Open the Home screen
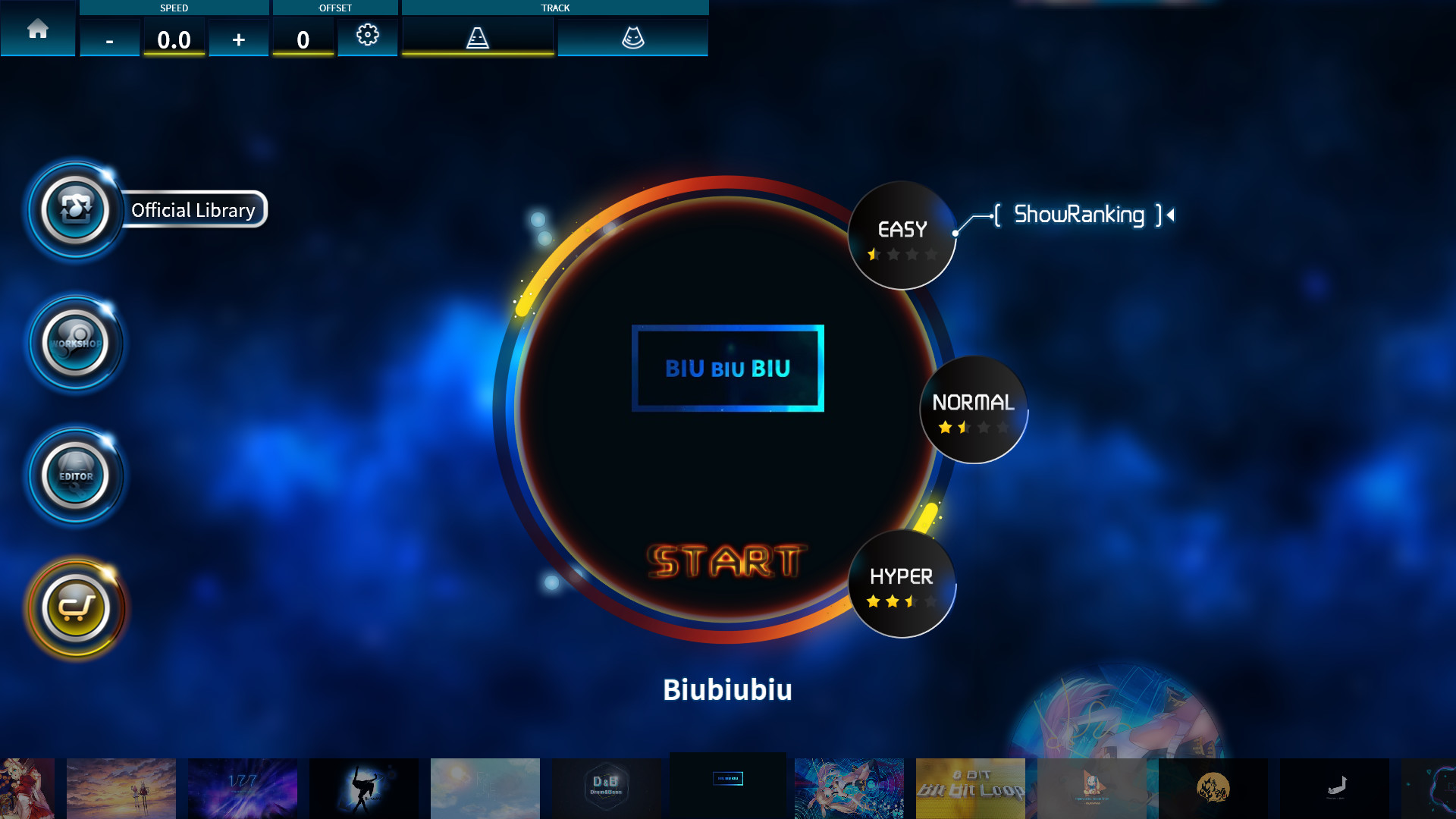This screenshot has height=819, width=1456. click(38, 30)
